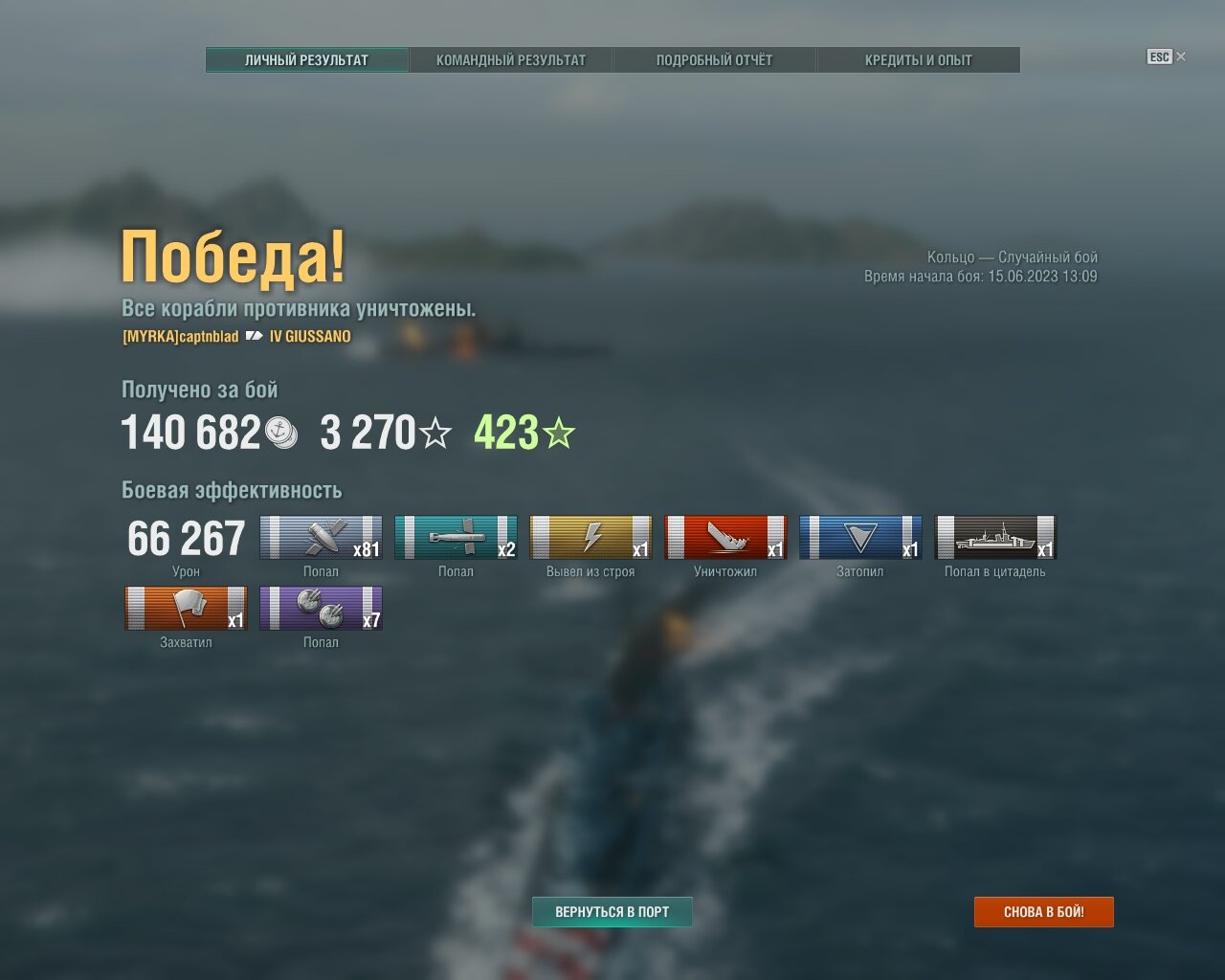Select the Вывел из строя ribbon

point(590,538)
